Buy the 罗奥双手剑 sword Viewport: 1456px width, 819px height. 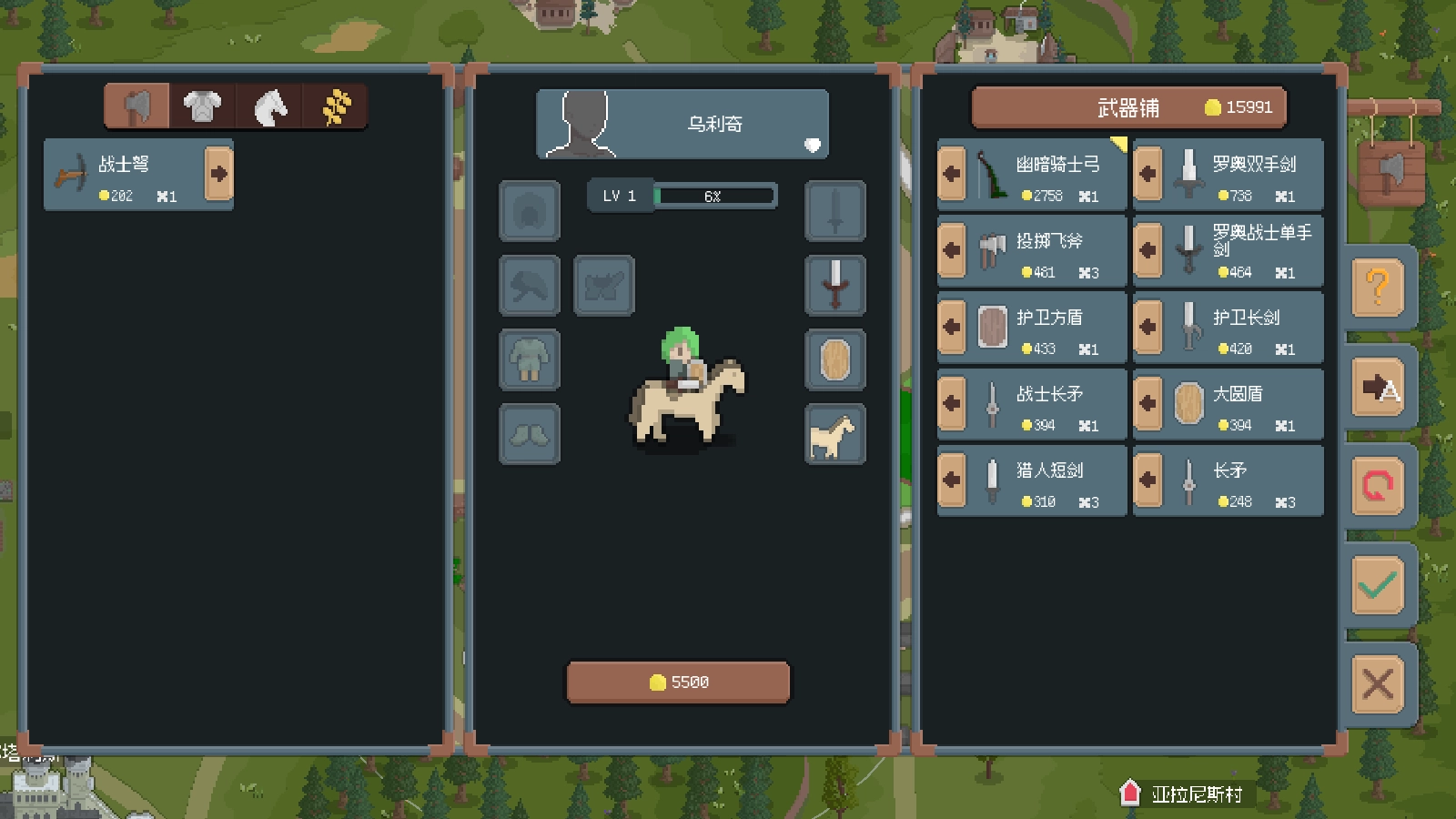point(1148,174)
